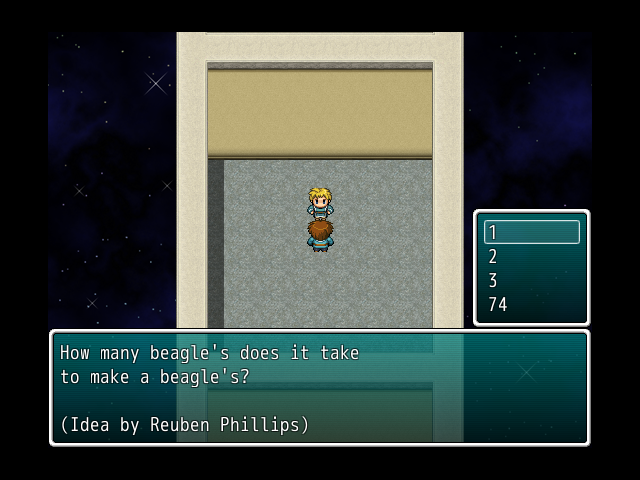Advance the beagle question dialogue box

[319, 388]
